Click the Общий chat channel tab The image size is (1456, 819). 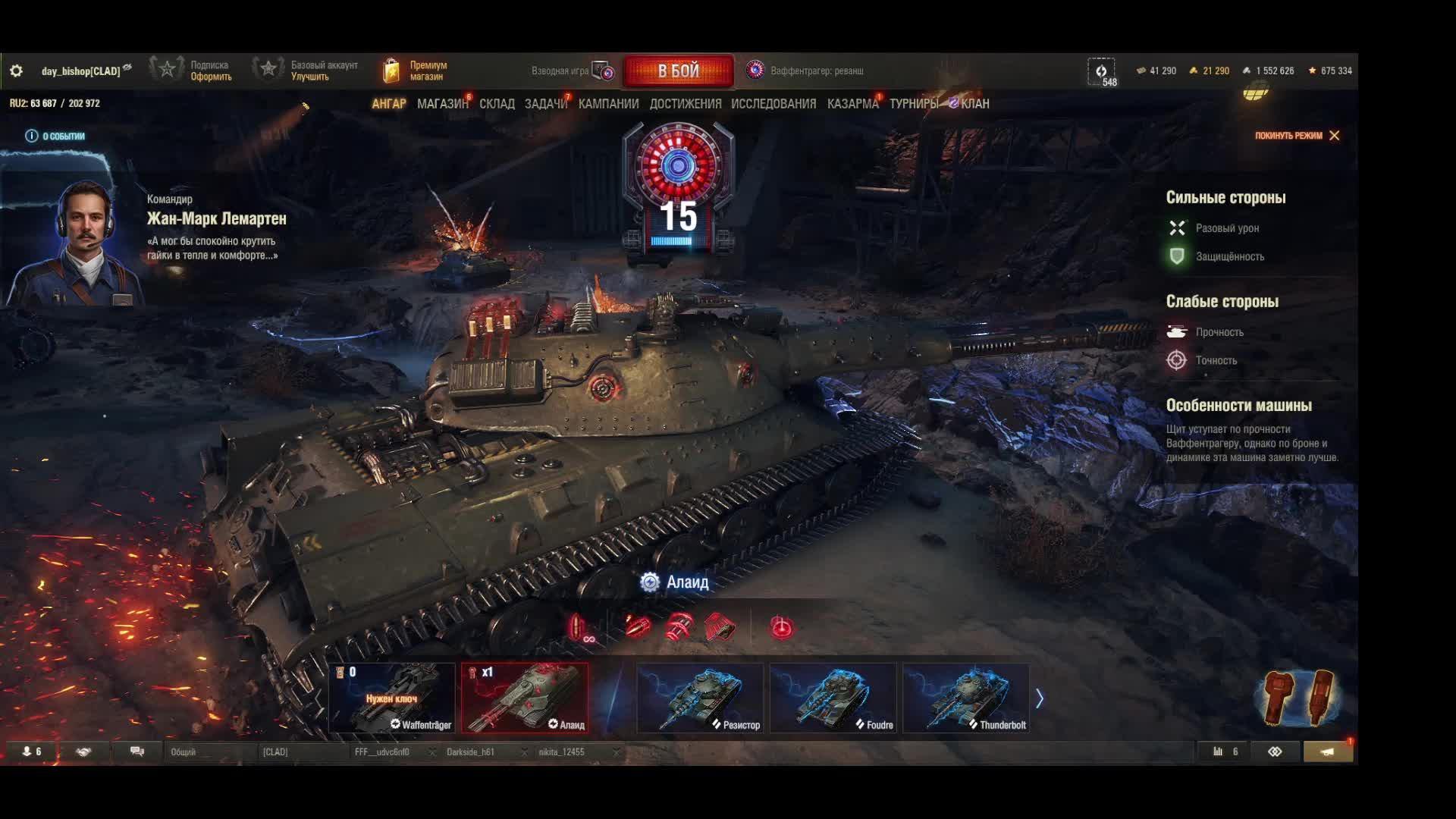pos(184,752)
